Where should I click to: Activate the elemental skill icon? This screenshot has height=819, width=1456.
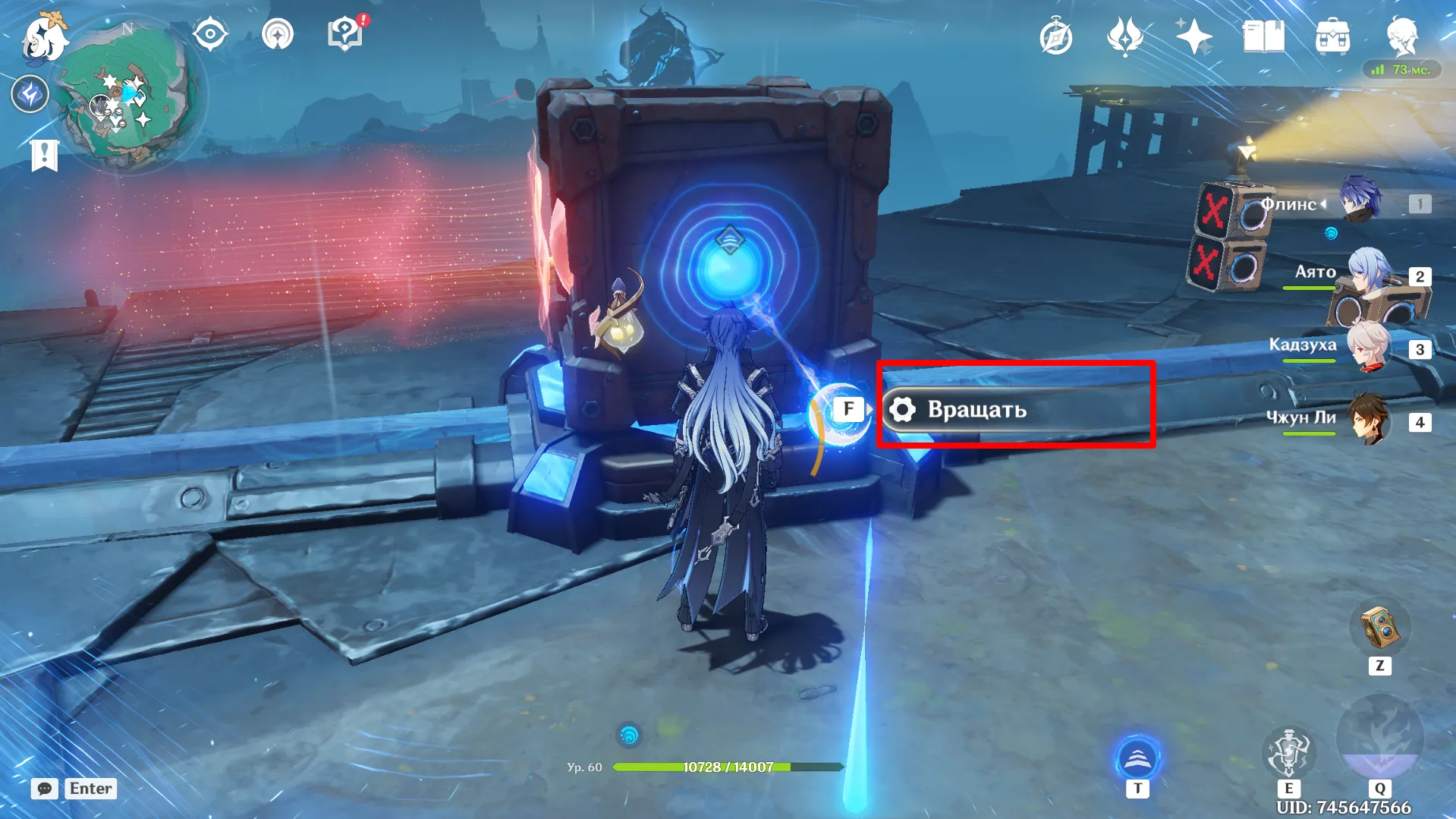point(1288,751)
